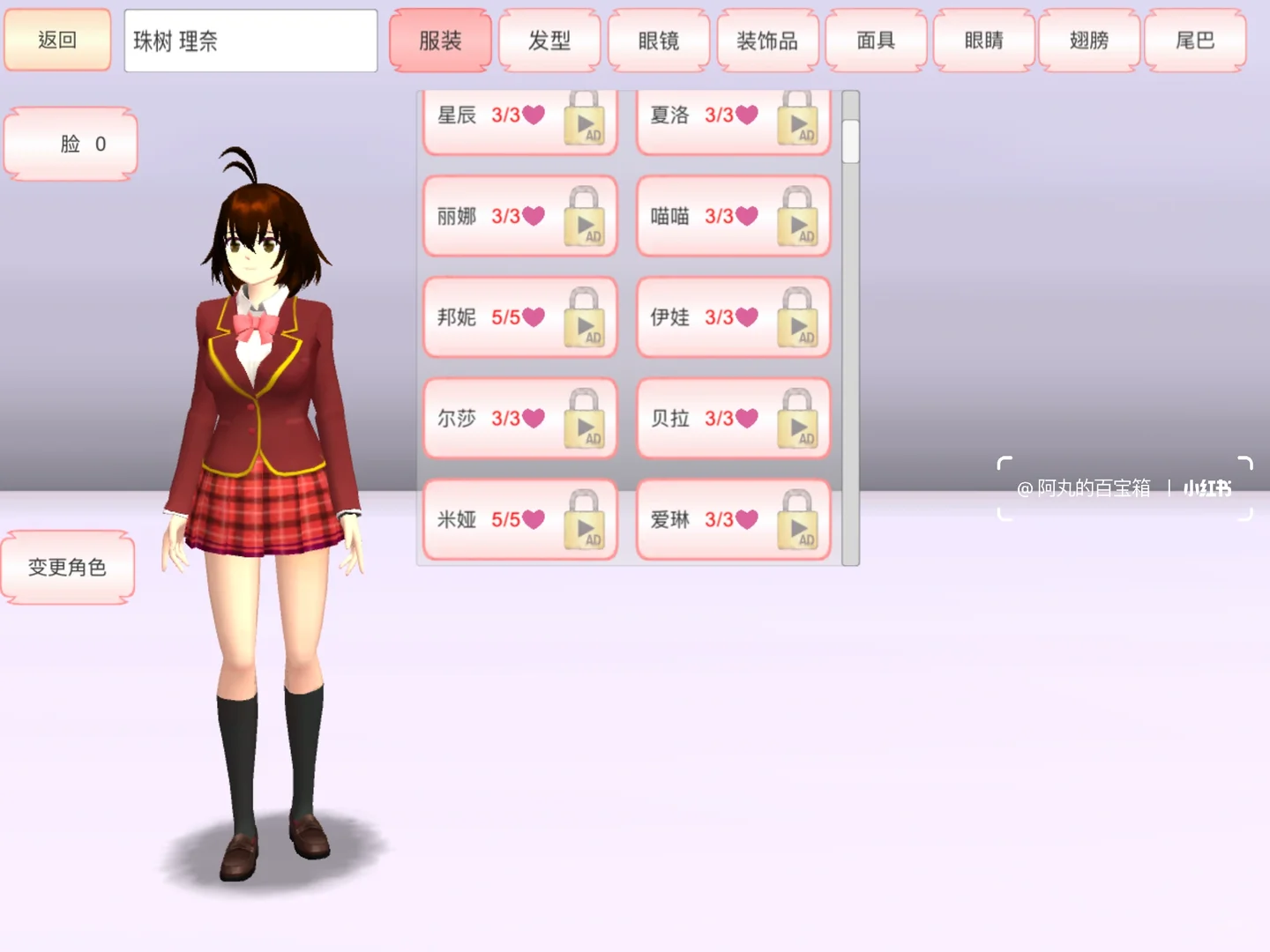Open the 尾巴 tail section
This screenshot has width=1270, height=952.
click(1196, 40)
